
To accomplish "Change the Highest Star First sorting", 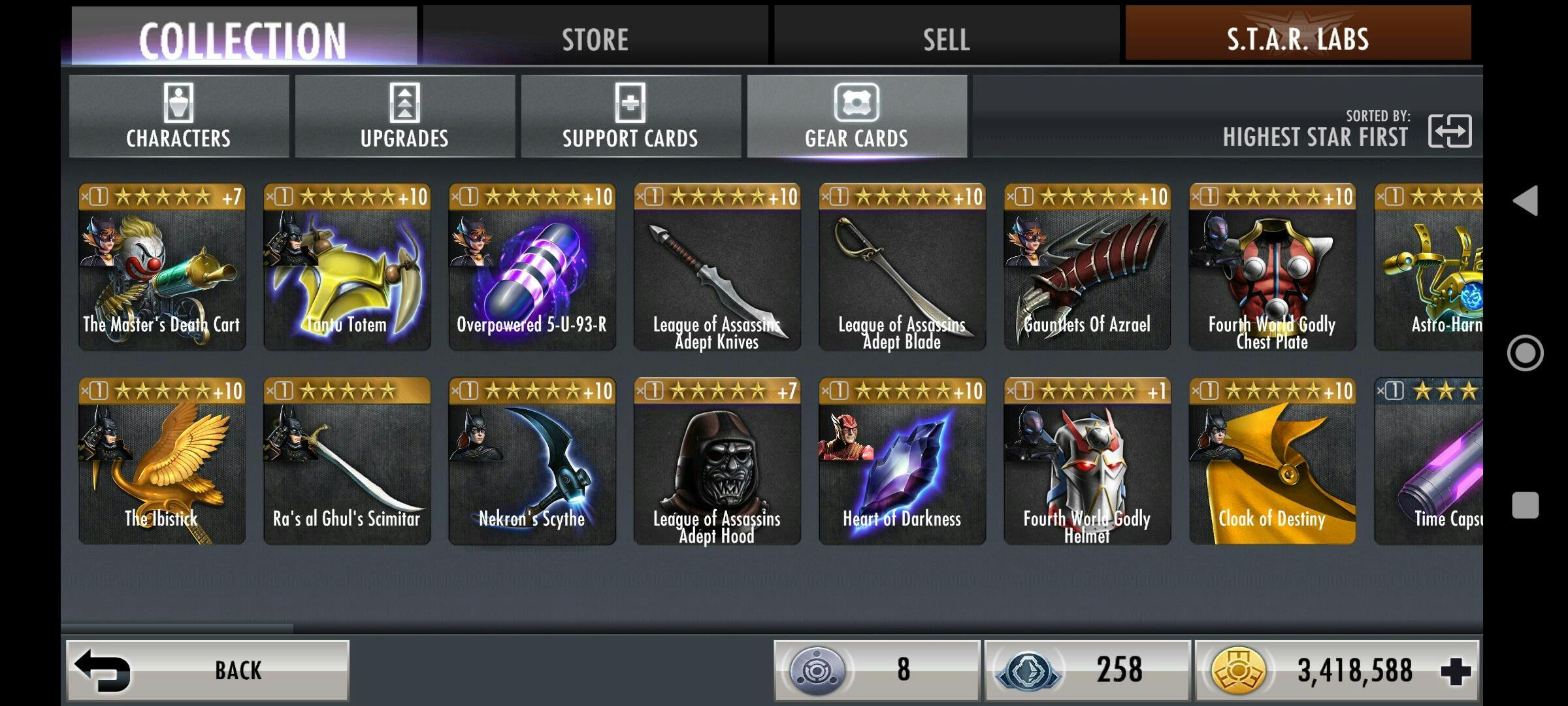I will click(1449, 131).
